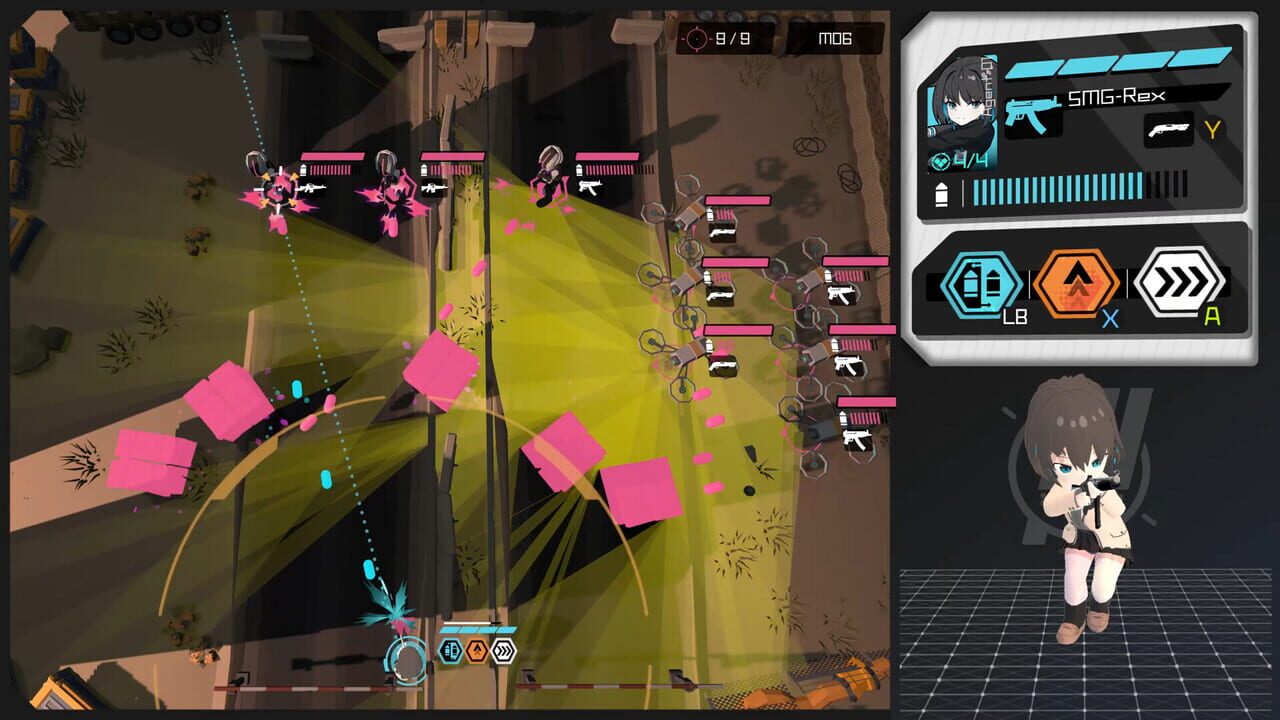The height and width of the screenshot is (720, 1280).
Task: Toggle the white dash hexagon near the player
Action: click(x=503, y=650)
